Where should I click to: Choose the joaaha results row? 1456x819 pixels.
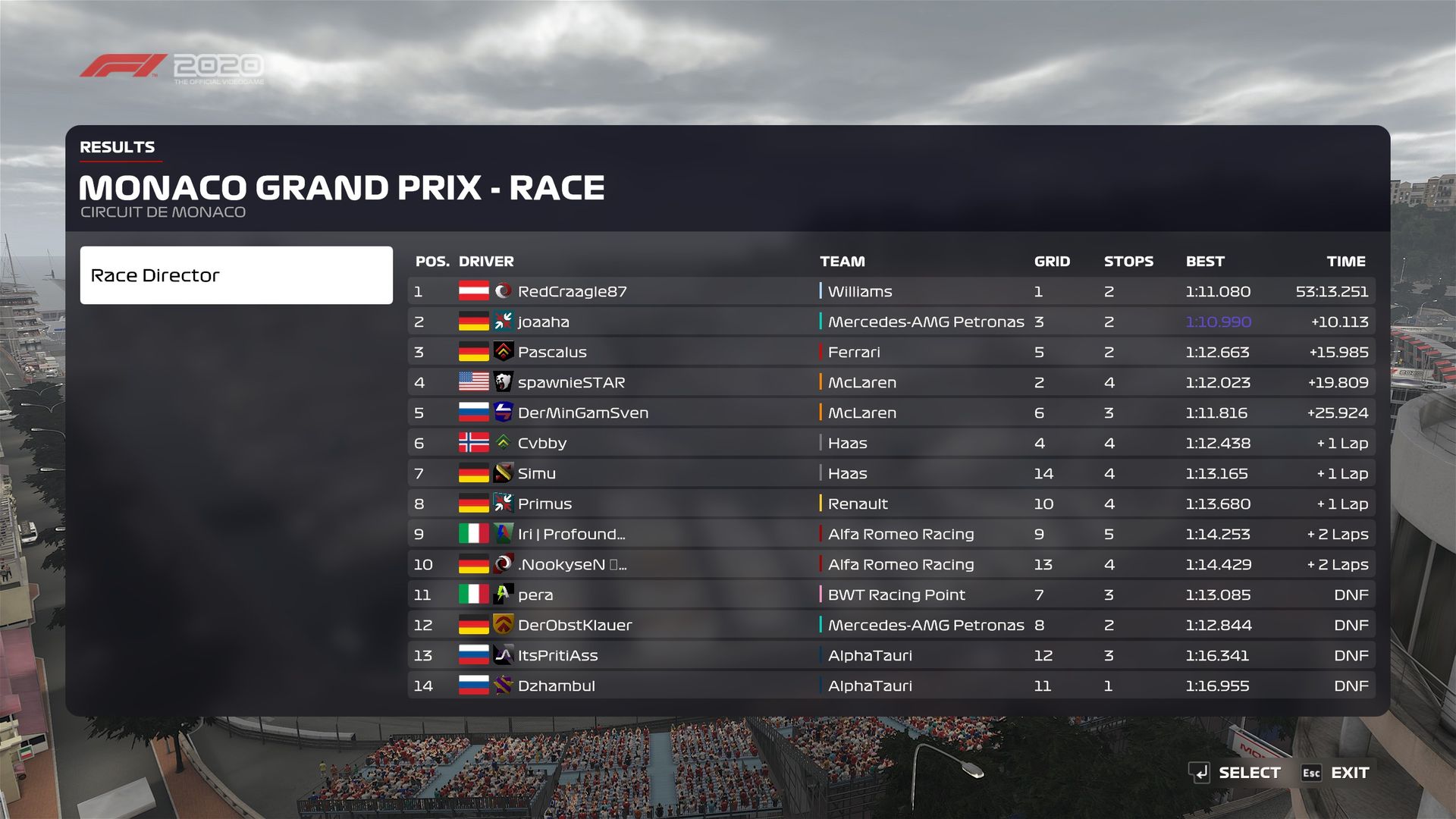point(891,322)
